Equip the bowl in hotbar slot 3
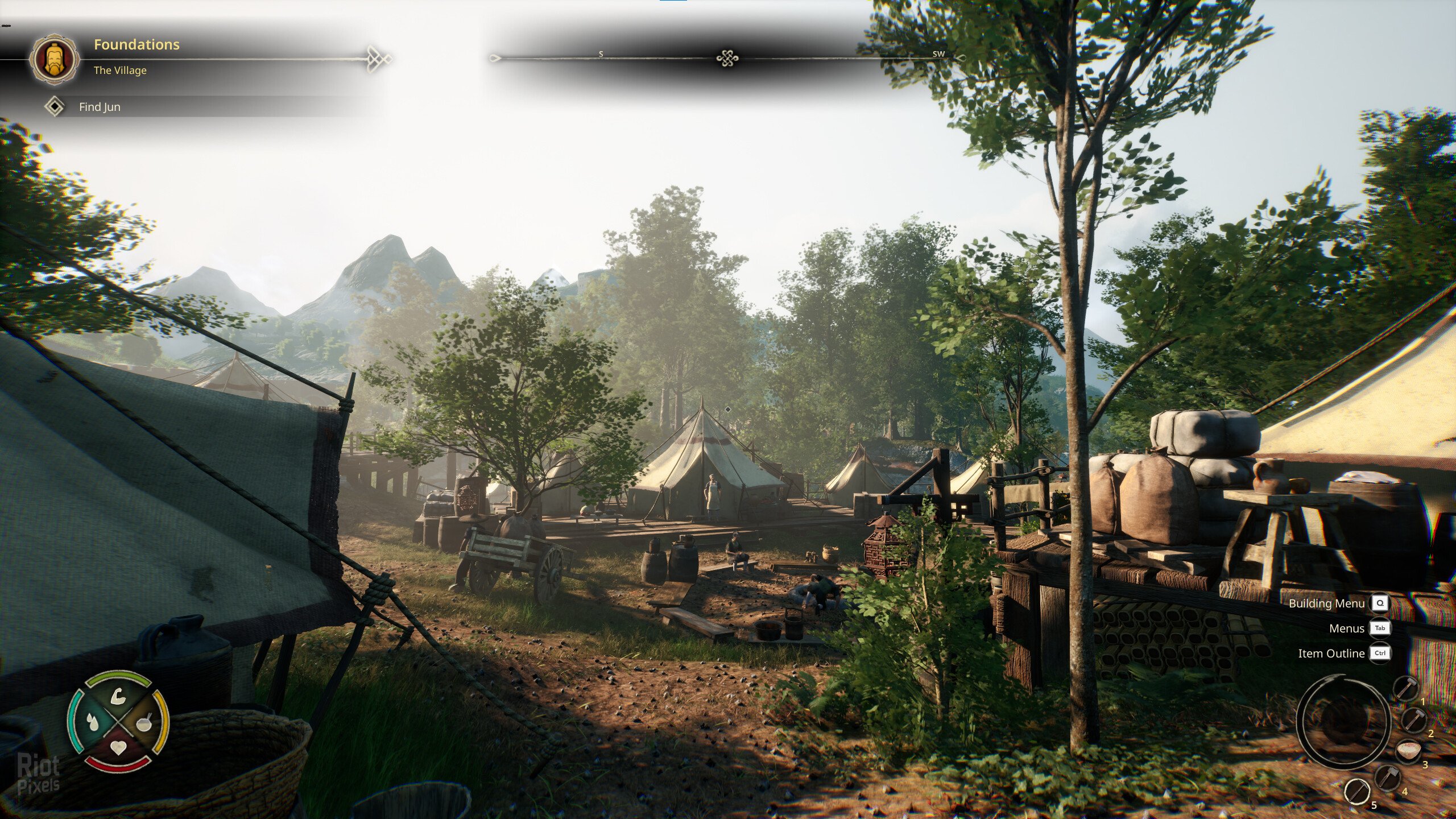 point(1408,751)
